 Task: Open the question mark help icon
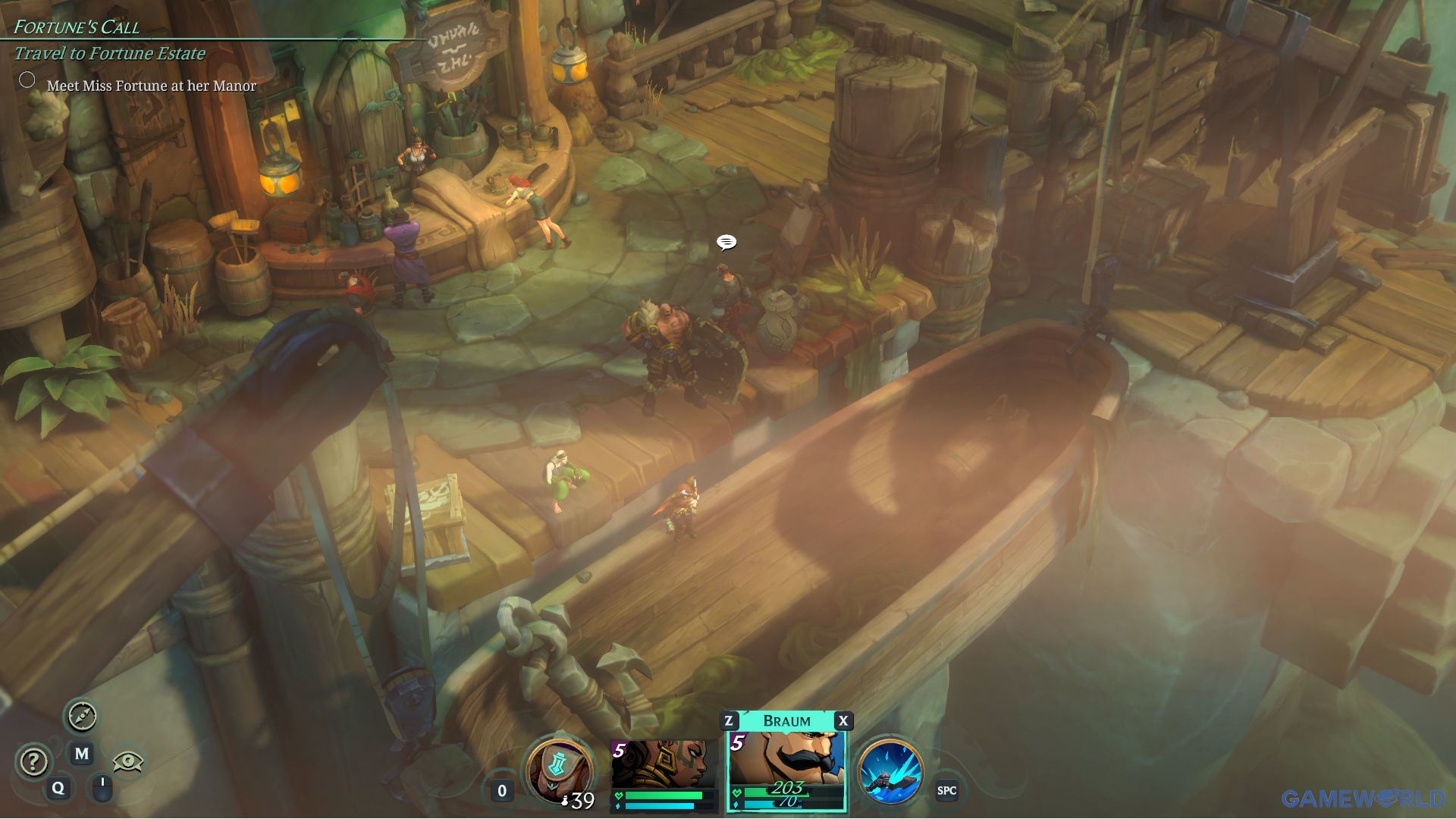(x=34, y=761)
